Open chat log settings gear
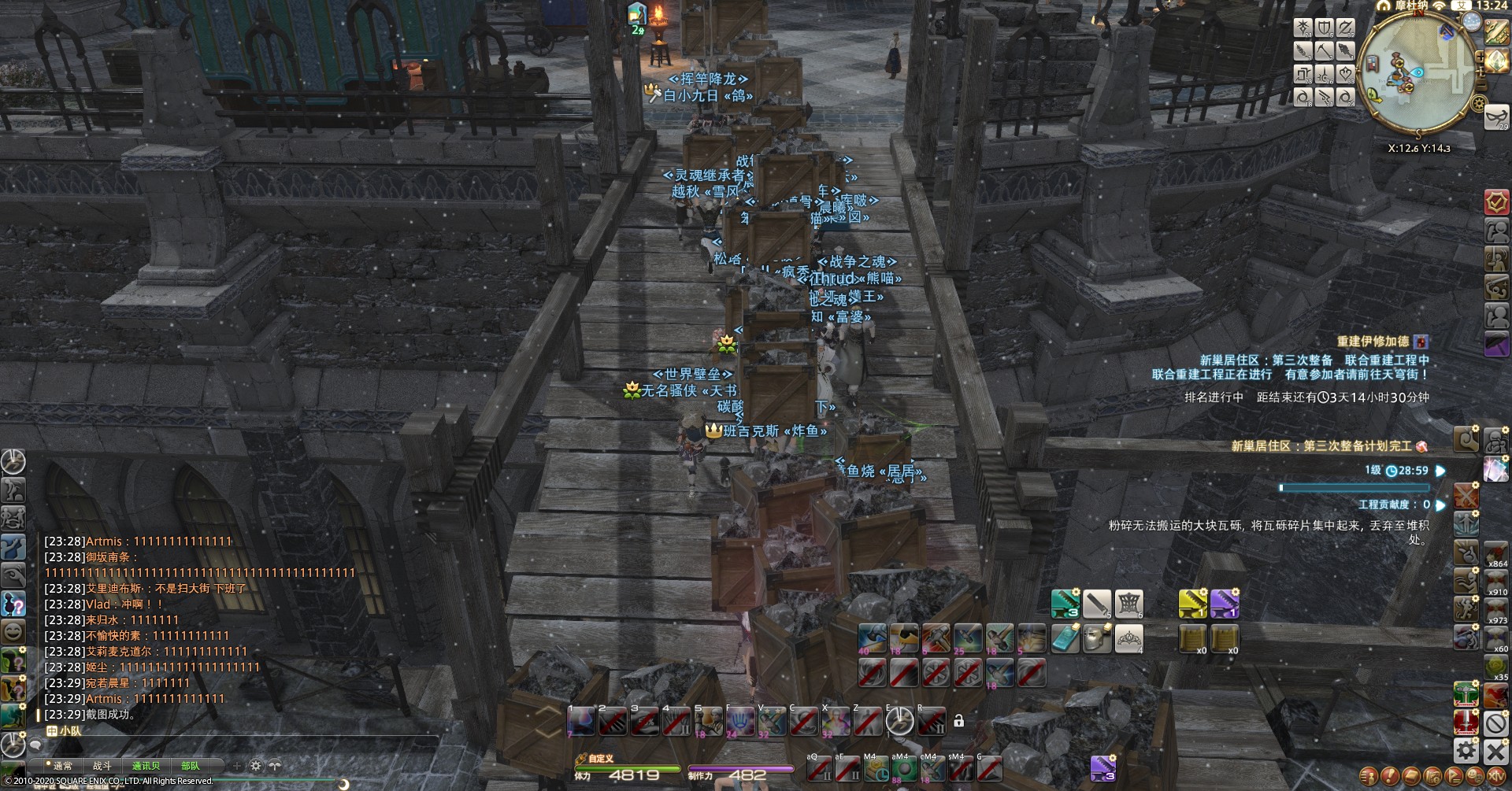The width and height of the screenshot is (1512, 791). point(256,765)
